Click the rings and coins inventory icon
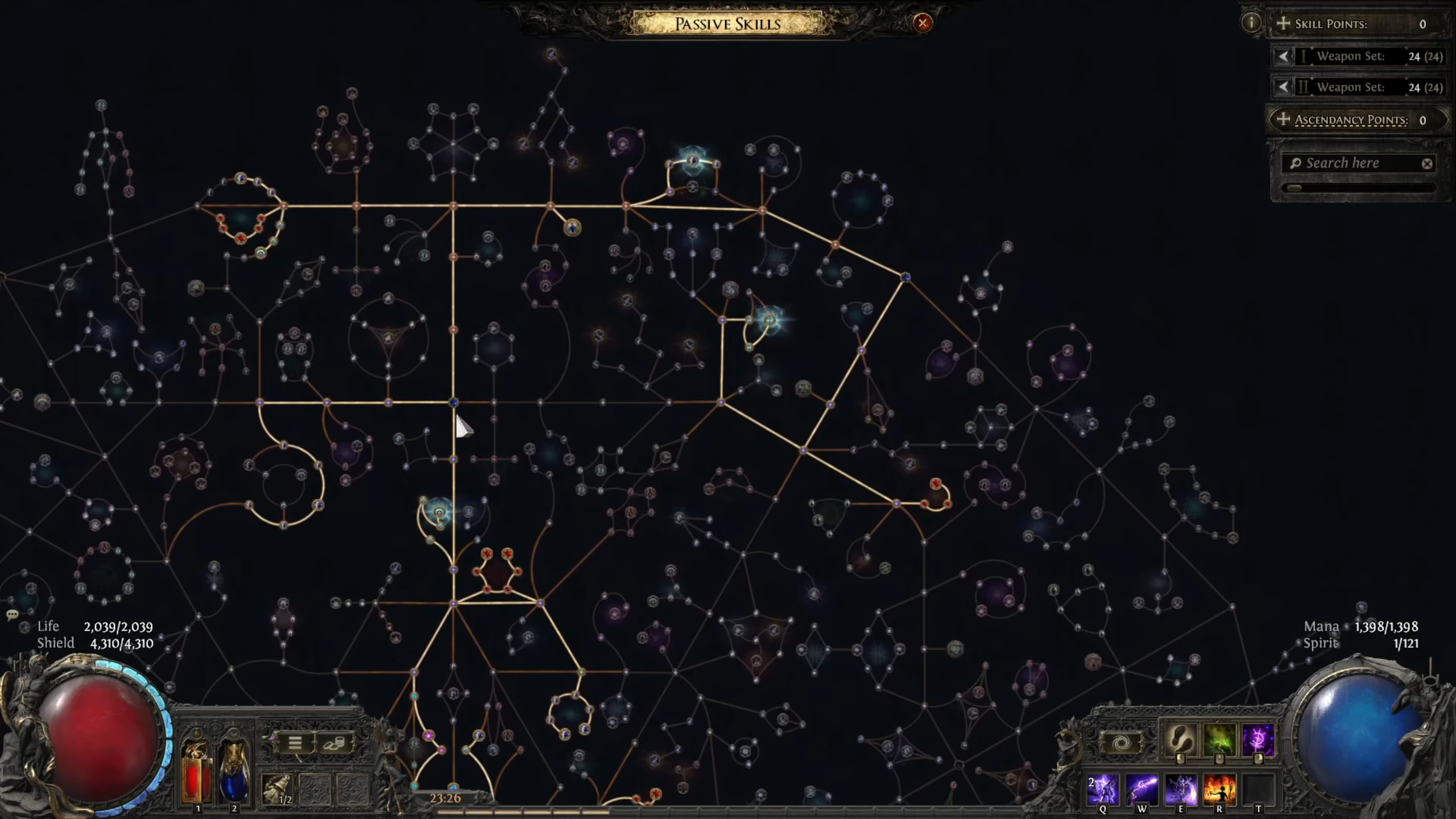Viewport: 1456px width, 819px height. point(334,743)
